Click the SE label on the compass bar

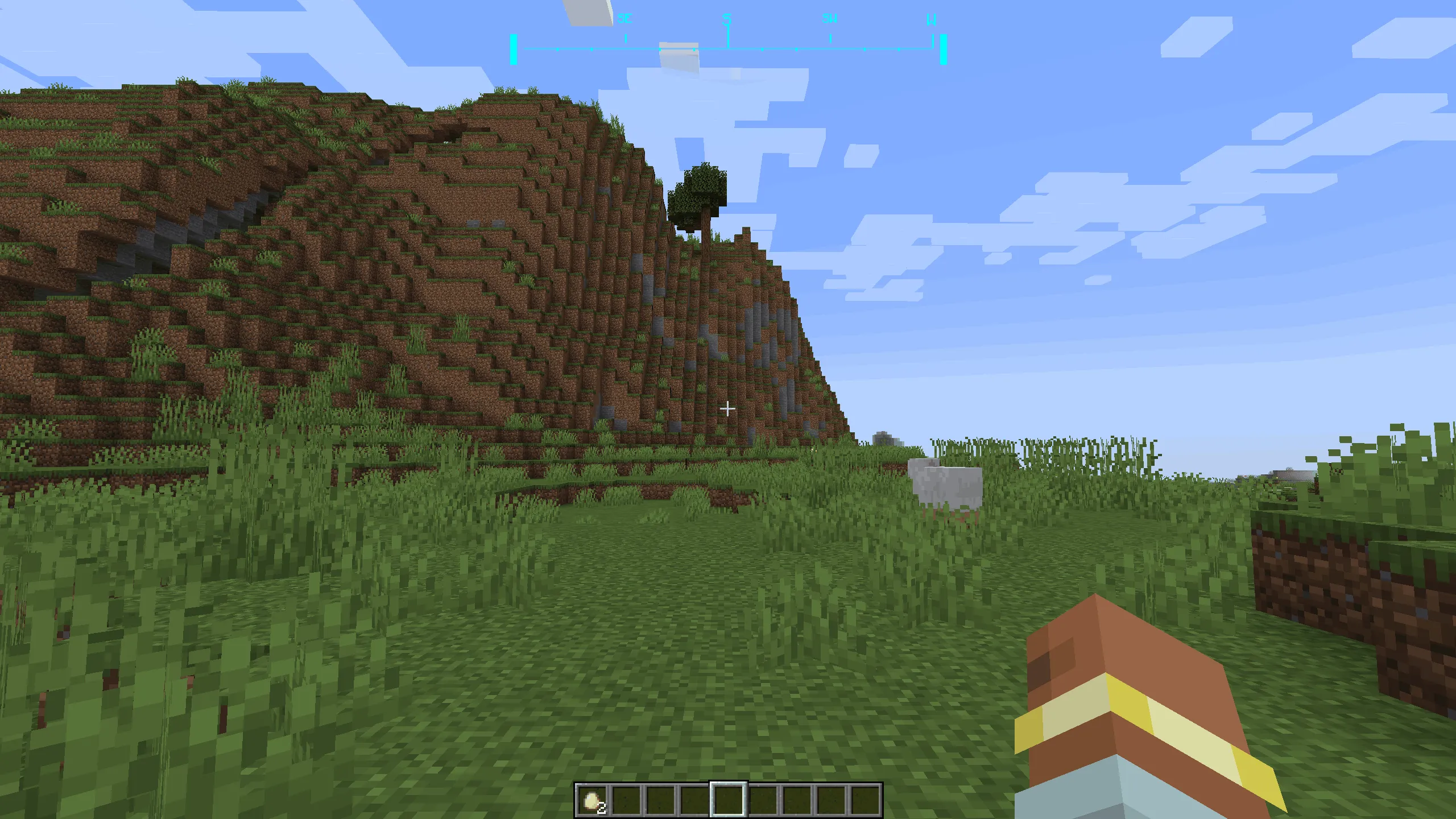[x=624, y=19]
